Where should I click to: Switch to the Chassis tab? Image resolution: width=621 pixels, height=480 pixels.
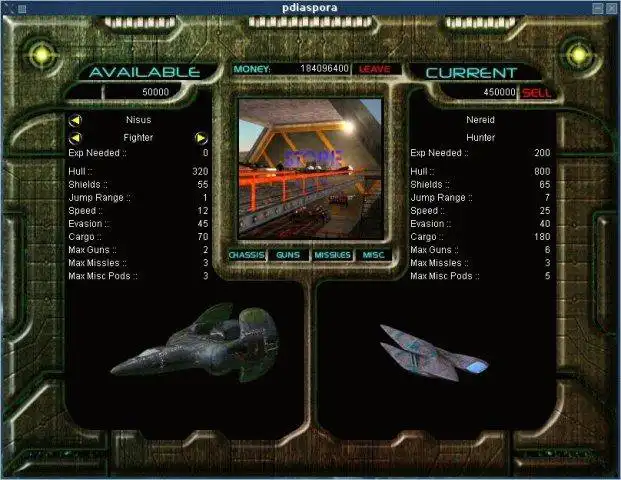point(246,255)
